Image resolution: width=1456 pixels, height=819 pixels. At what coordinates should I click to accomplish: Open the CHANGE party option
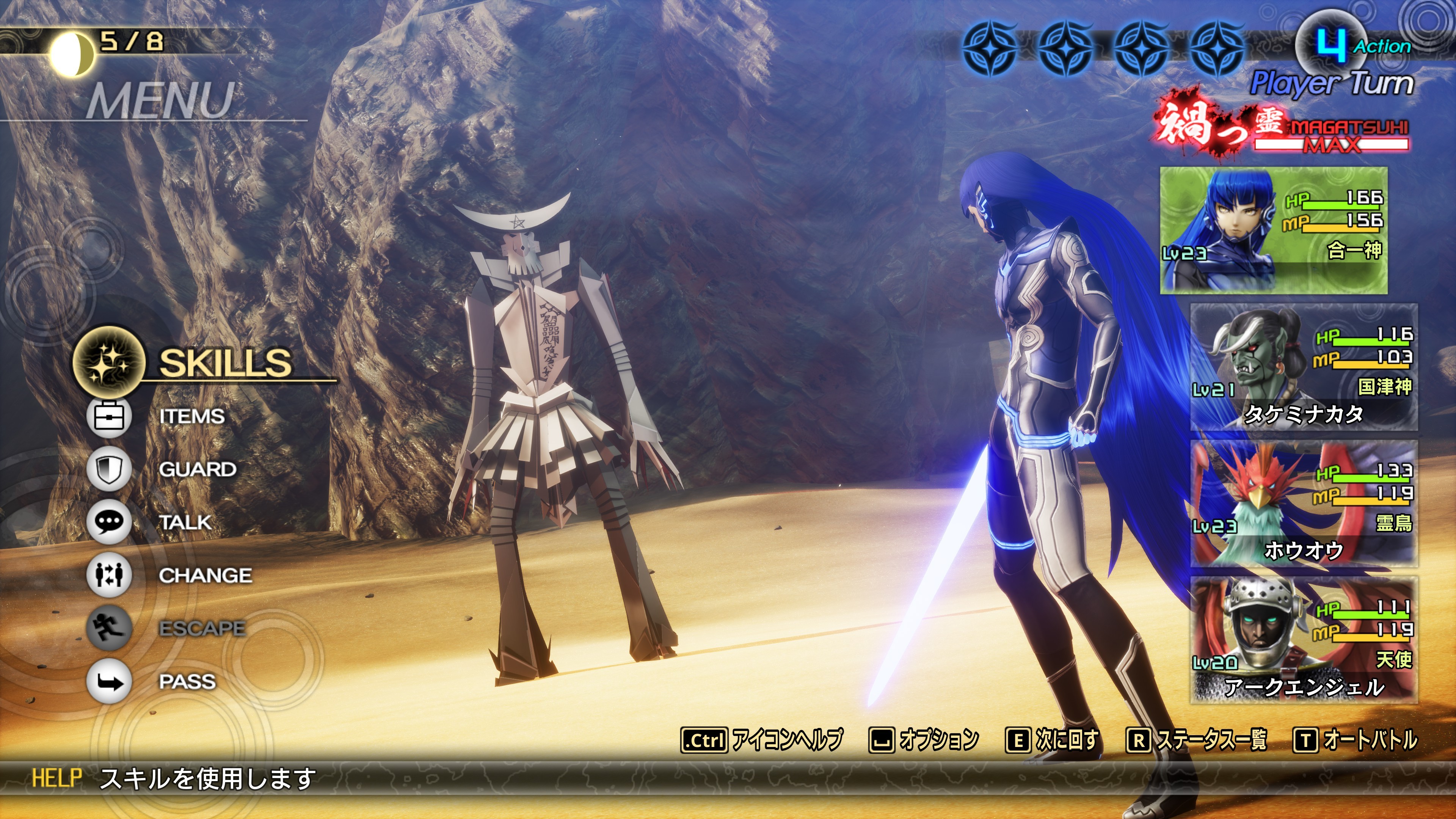click(205, 576)
